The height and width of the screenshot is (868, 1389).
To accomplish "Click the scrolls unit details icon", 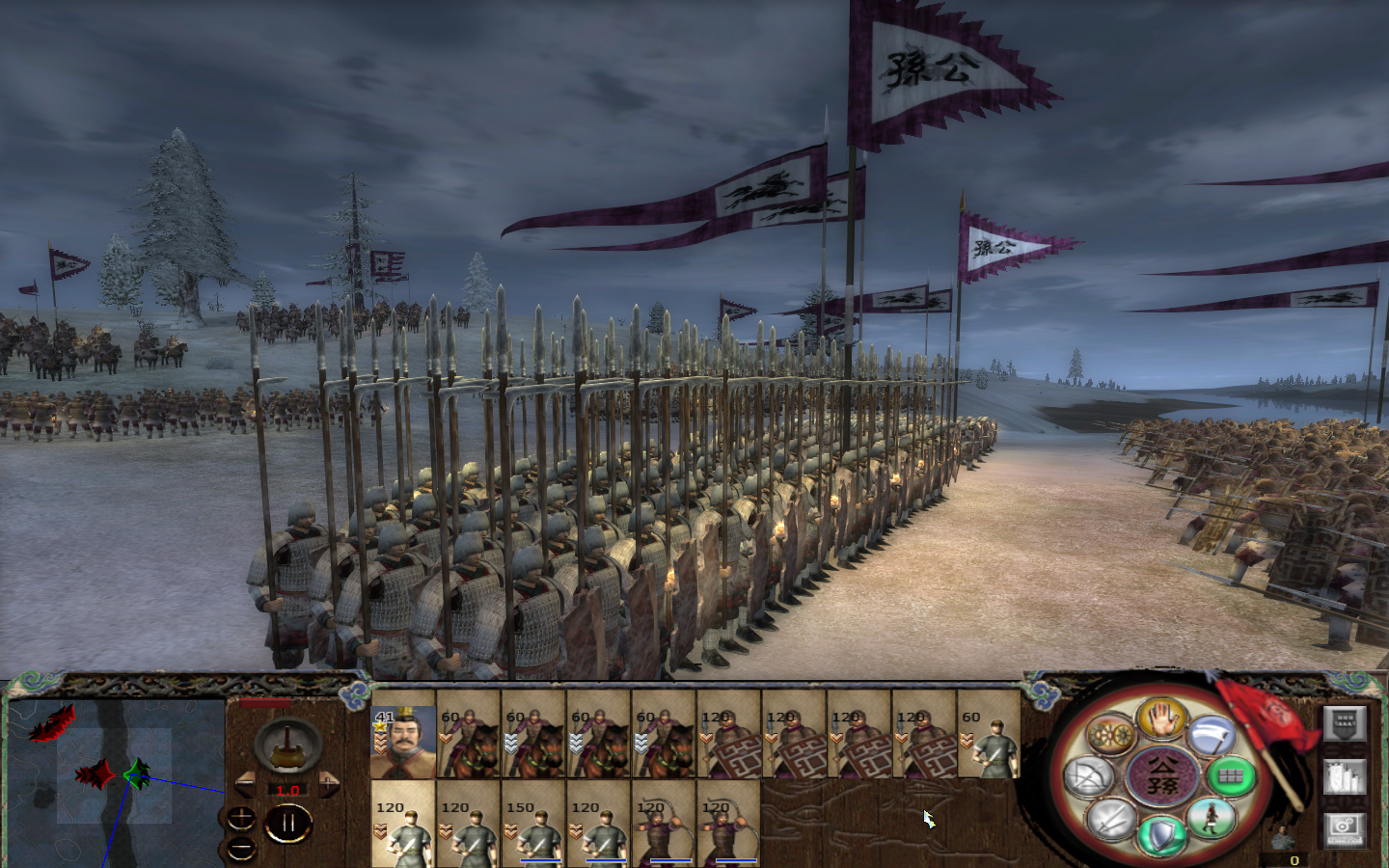I will [x=1345, y=776].
